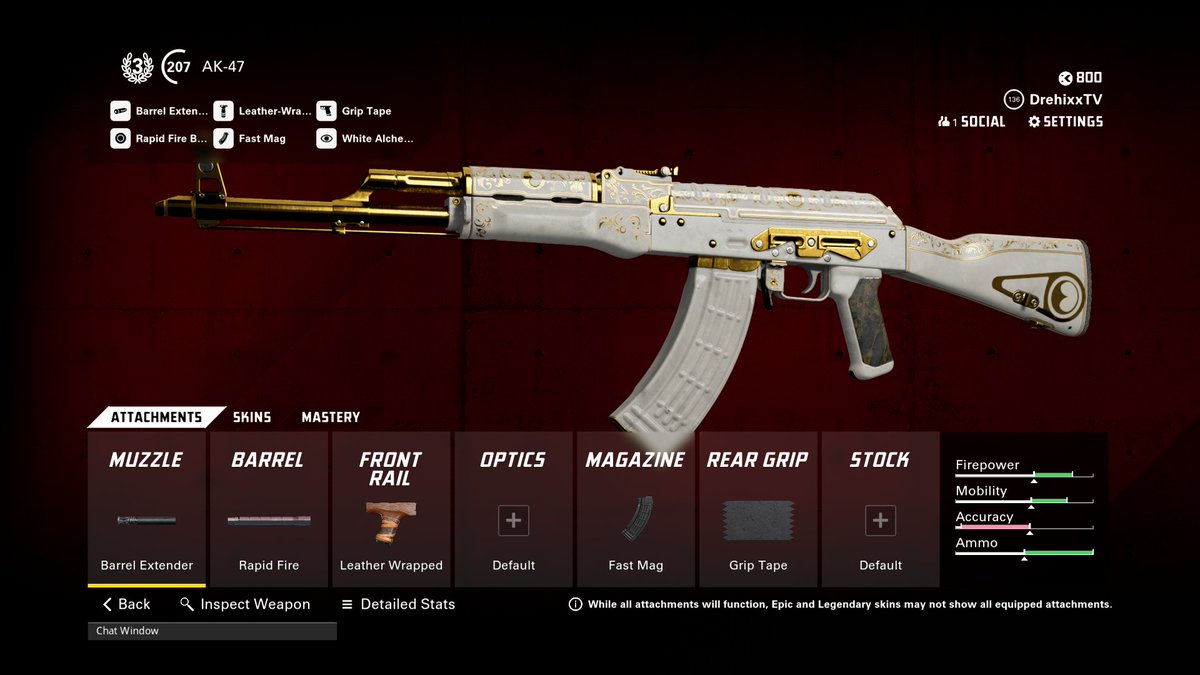Switch to the Mastery tab
The height and width of the screenshot is (675, 1200).
pos(330,417)
